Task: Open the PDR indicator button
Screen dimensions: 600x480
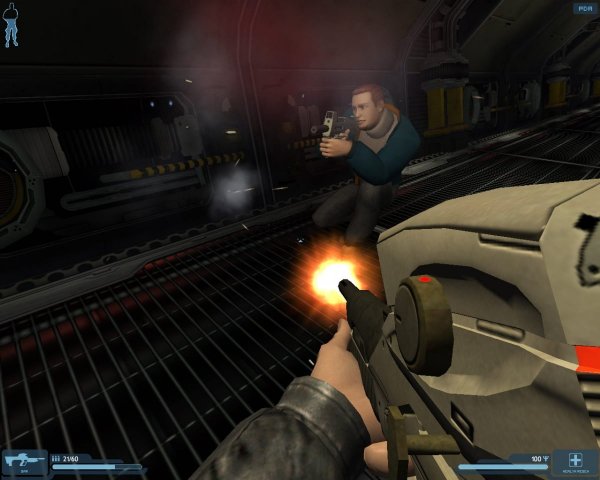Action: [x=583, y=8]
